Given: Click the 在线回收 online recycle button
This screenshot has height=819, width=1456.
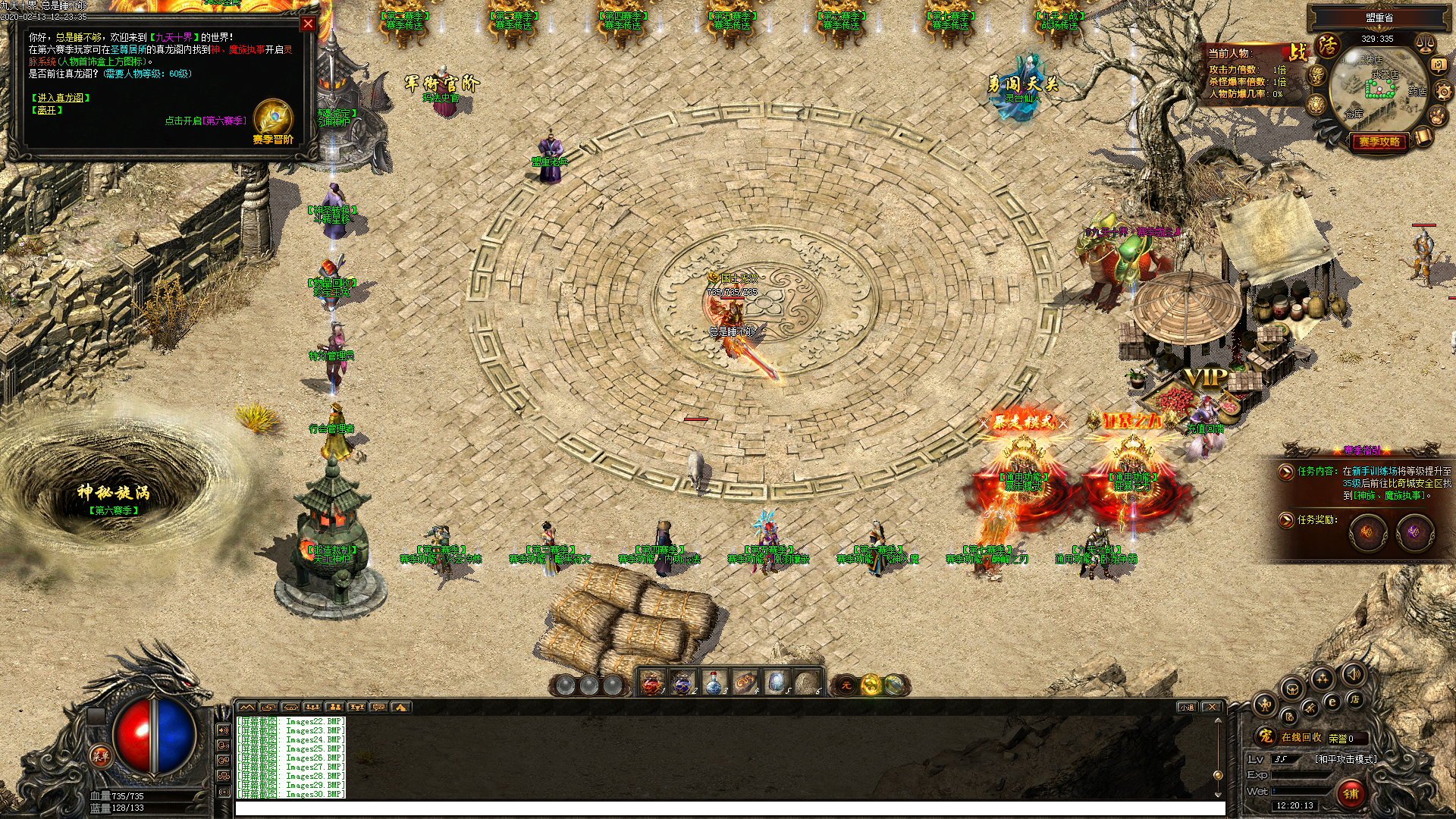Looking at the screenshot, I should pos(1301,737).
